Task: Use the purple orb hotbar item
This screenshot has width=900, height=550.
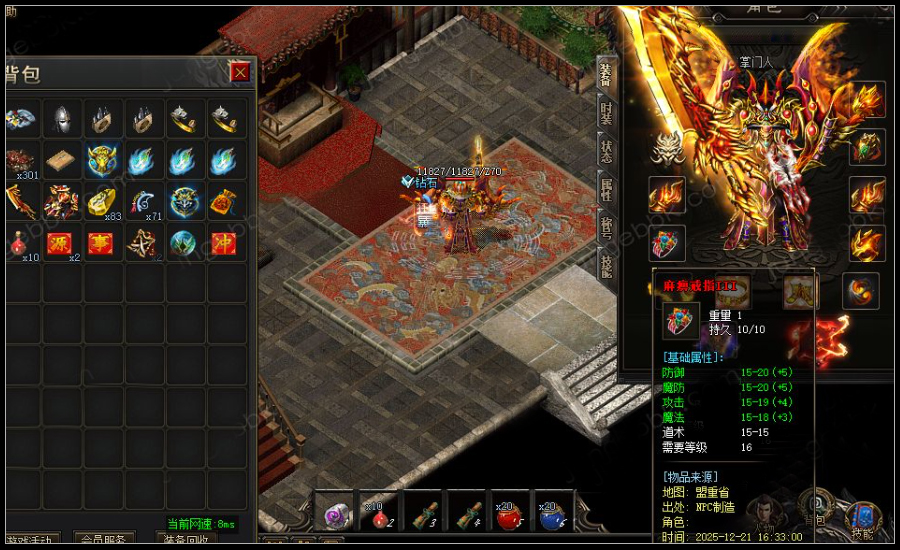Action: [333, 513]
